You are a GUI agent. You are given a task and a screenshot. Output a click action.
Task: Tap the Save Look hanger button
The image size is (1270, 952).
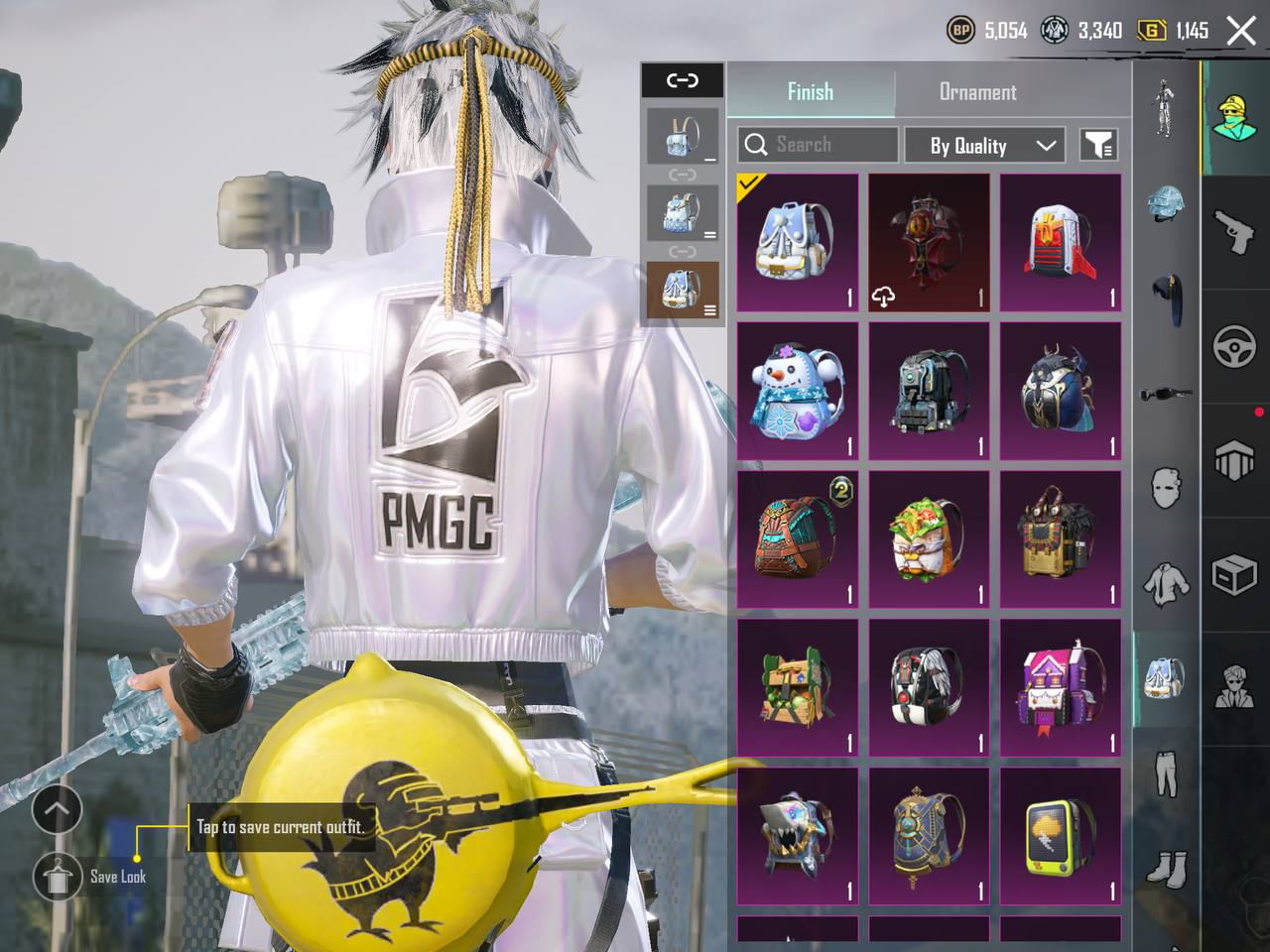click(x=57, y=877)
